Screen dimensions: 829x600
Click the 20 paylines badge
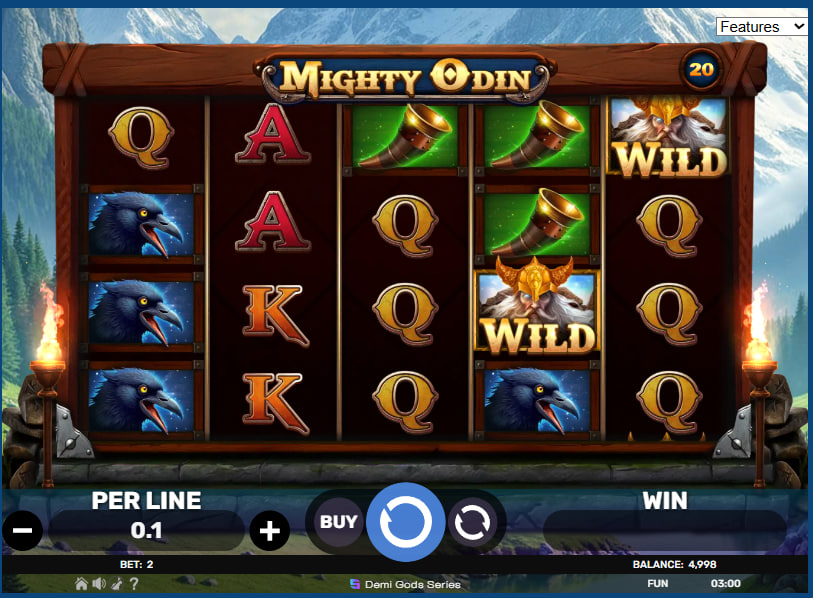tap(701, 69)
